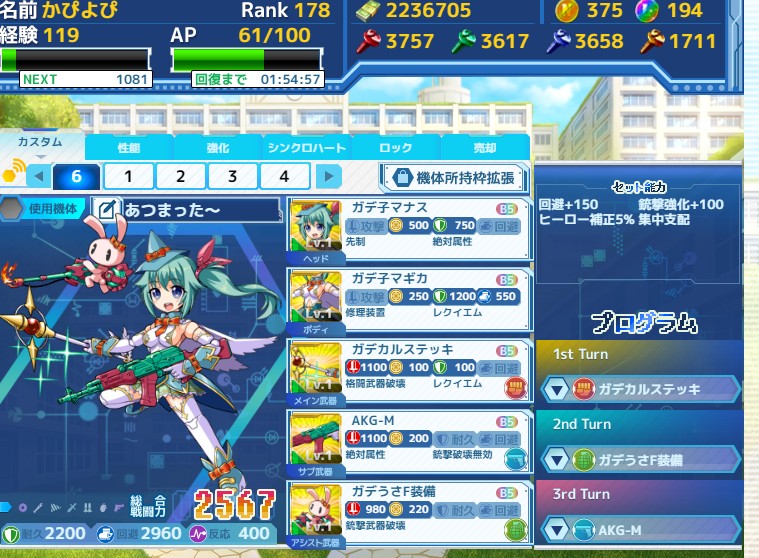Click the right page arrow
The width and height of the screenshot is (759, 558).
328,177
